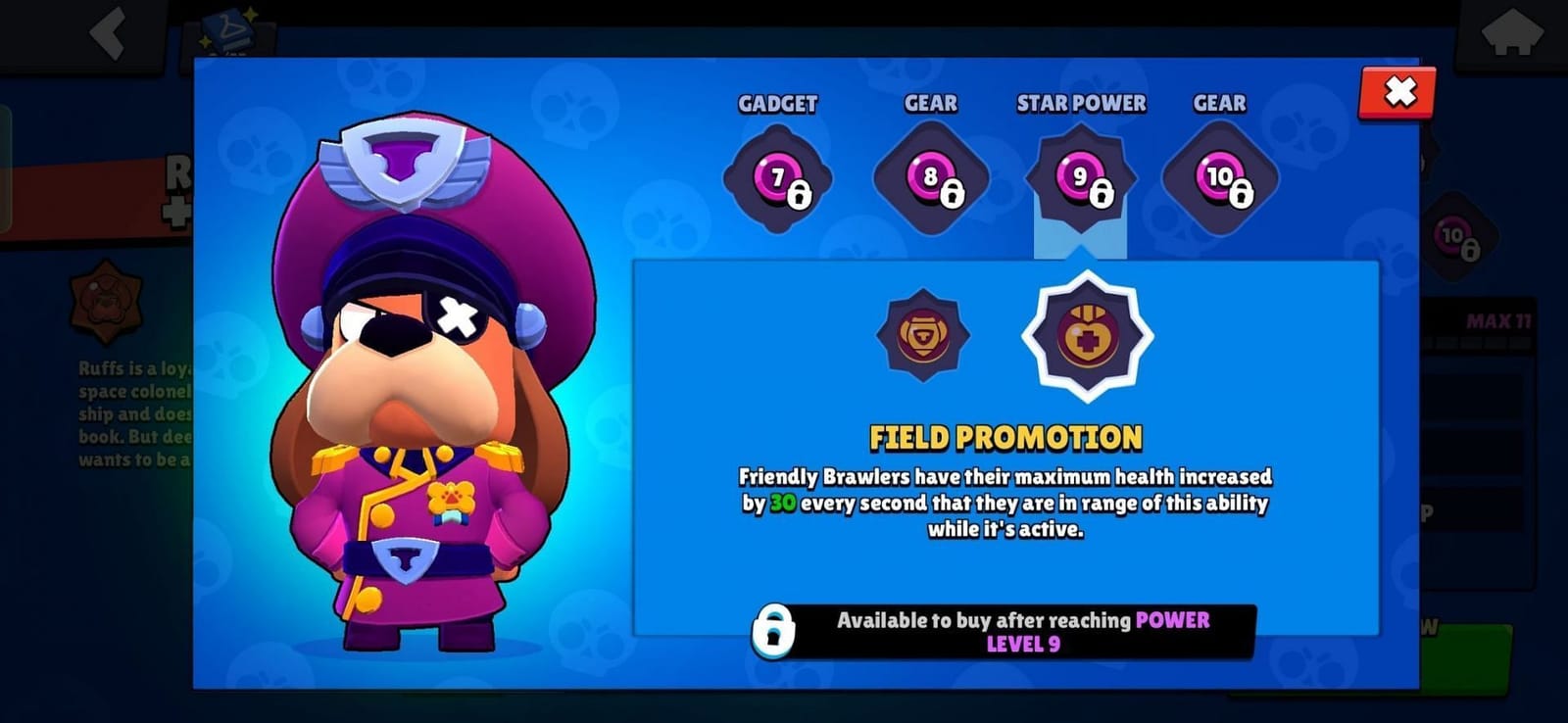Expand the second GEAR category header
1568x723 pixels.
coord(1218,104)
